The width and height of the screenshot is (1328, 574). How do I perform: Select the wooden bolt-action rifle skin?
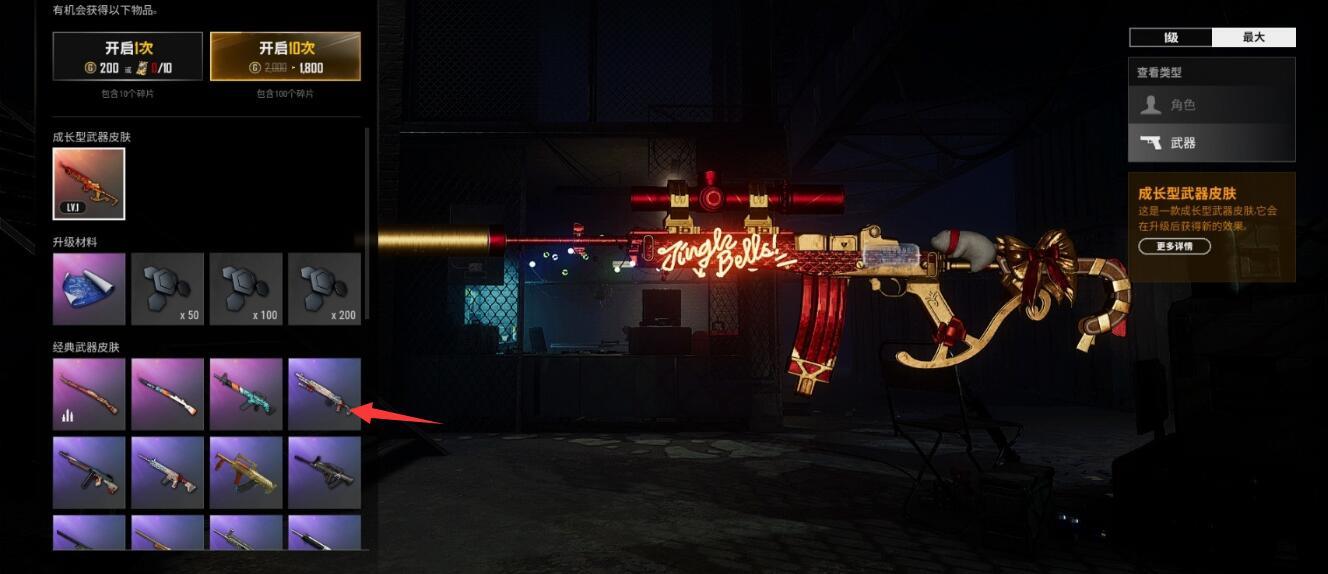[89, 394]
